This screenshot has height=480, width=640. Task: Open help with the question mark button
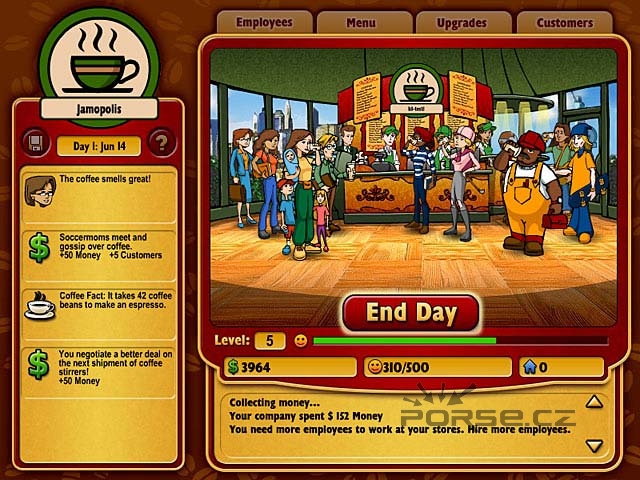(161, 141)
